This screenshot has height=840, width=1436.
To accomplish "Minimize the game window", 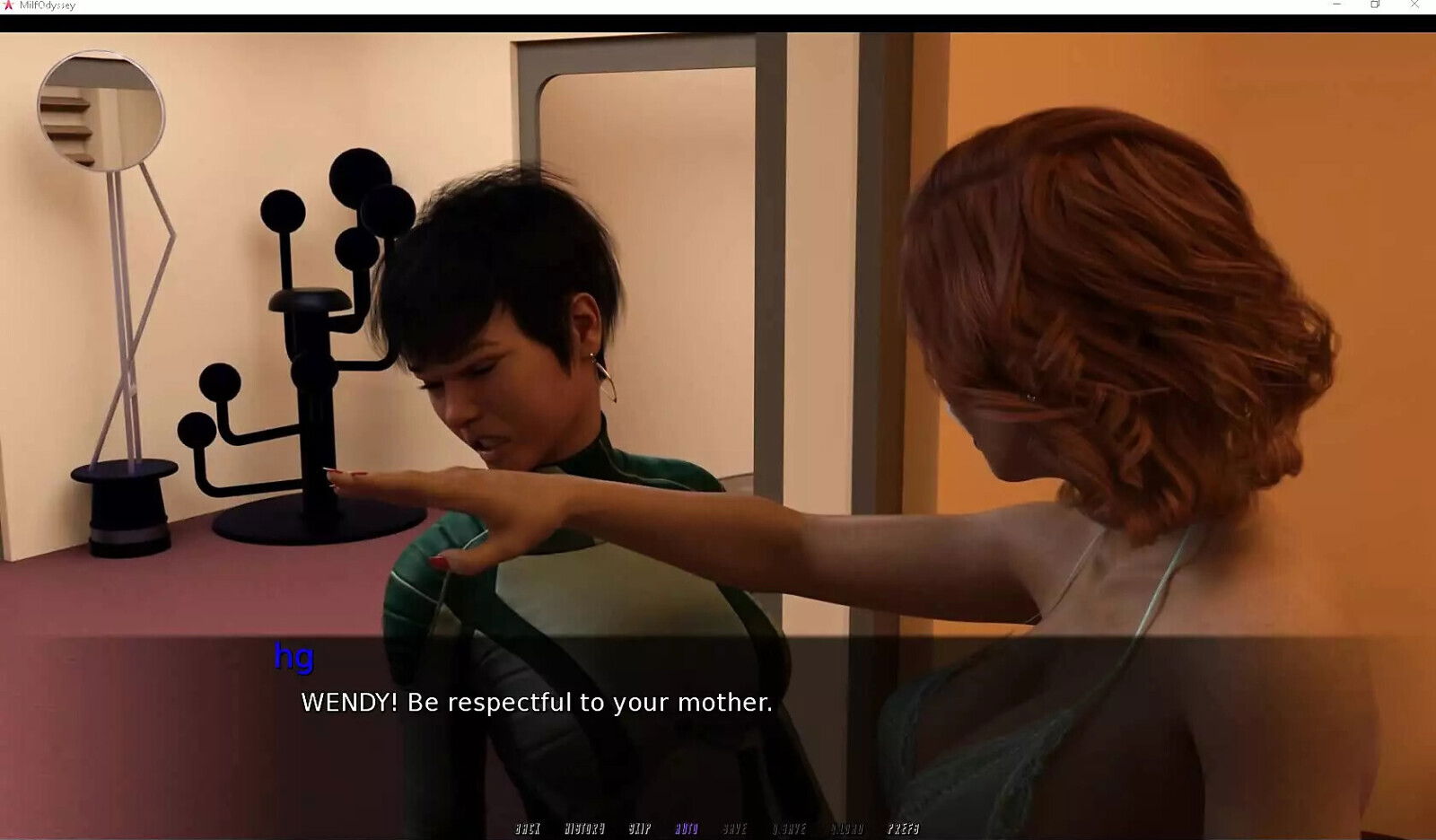I will click(1336, 5).
